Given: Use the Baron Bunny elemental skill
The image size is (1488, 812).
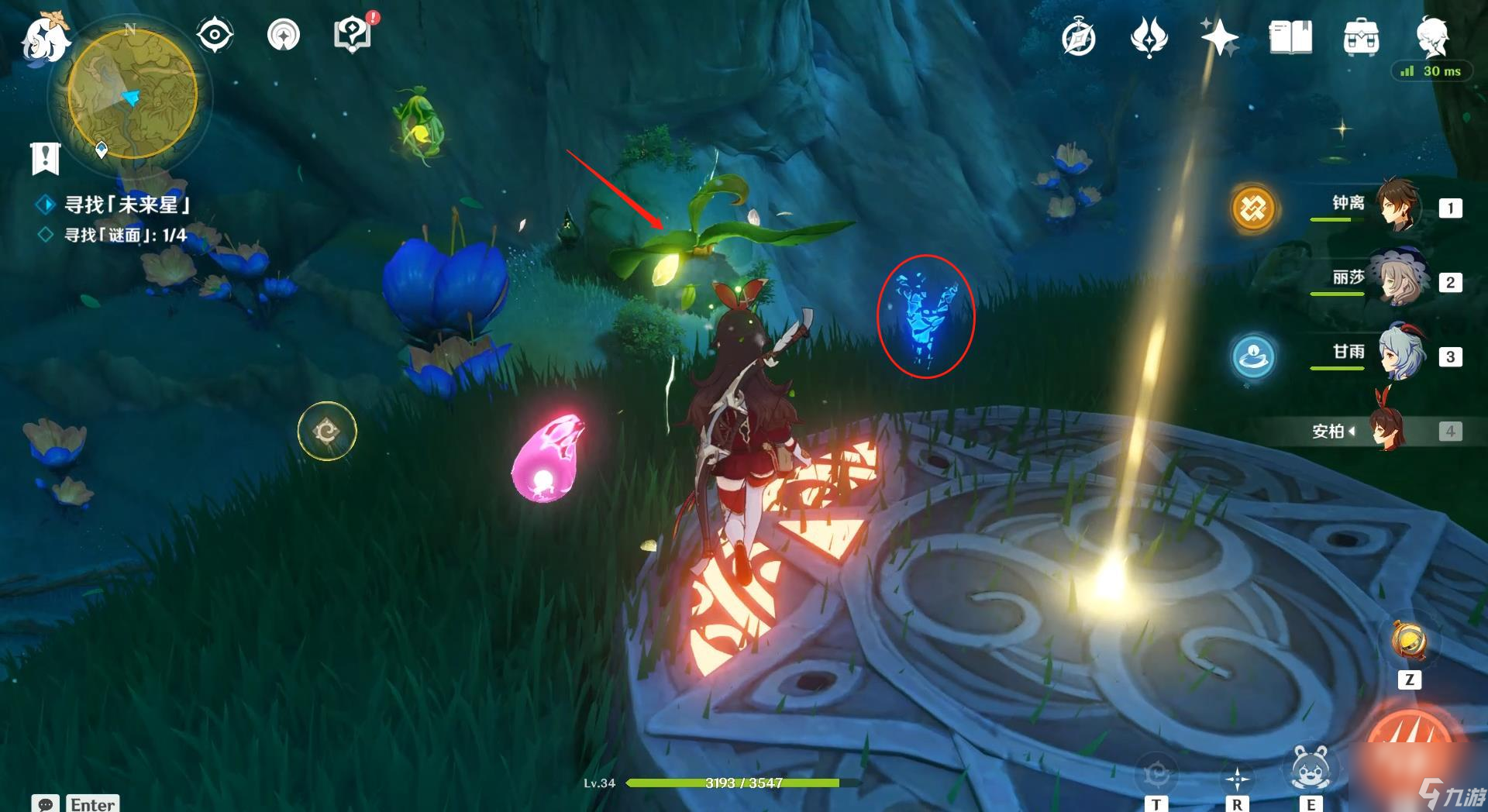Looking at the screenshot, I should (x=1311, y=768).
